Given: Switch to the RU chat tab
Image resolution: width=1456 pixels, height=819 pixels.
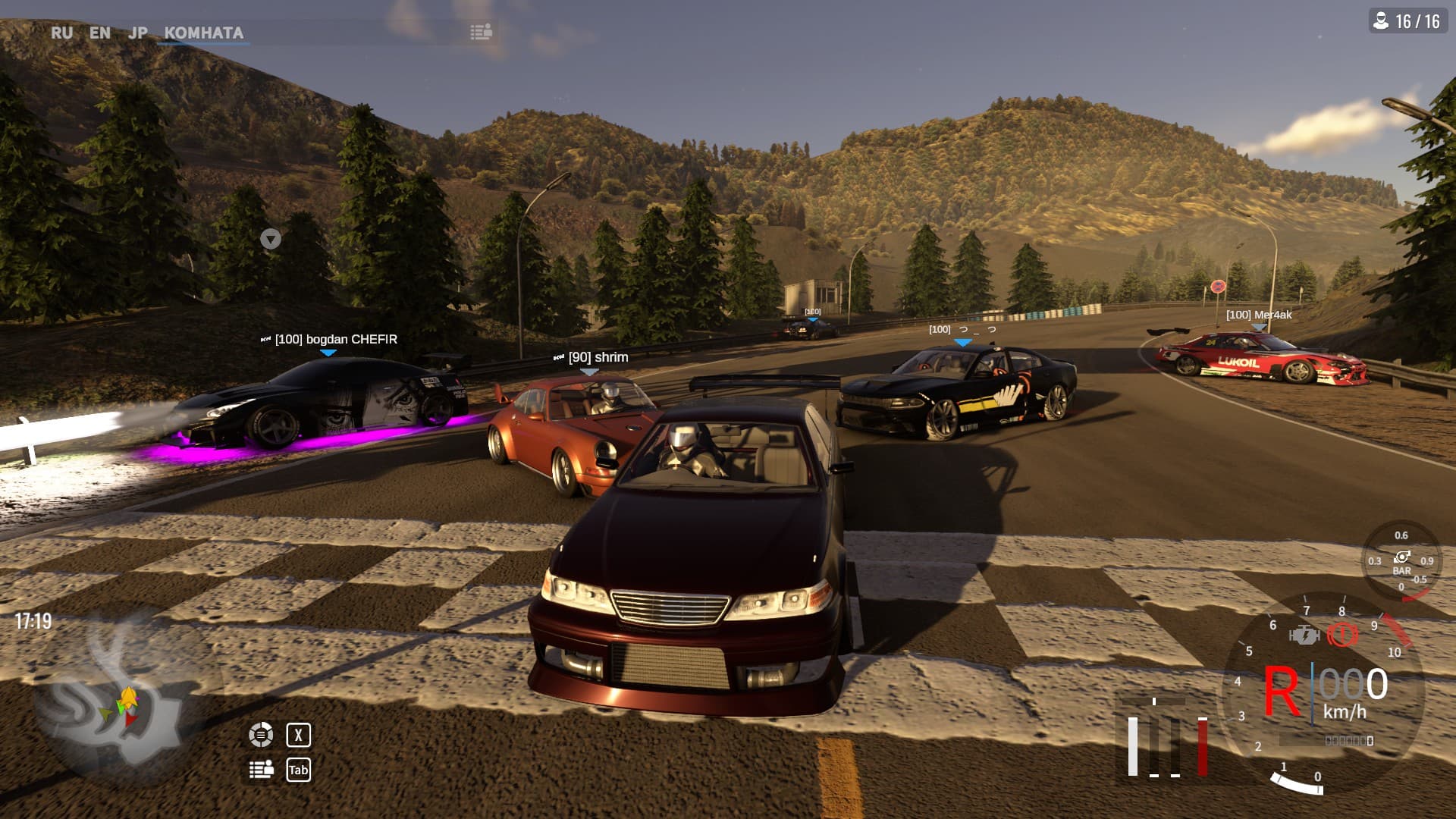Looking at the screenshot, I should coord(61,33).
